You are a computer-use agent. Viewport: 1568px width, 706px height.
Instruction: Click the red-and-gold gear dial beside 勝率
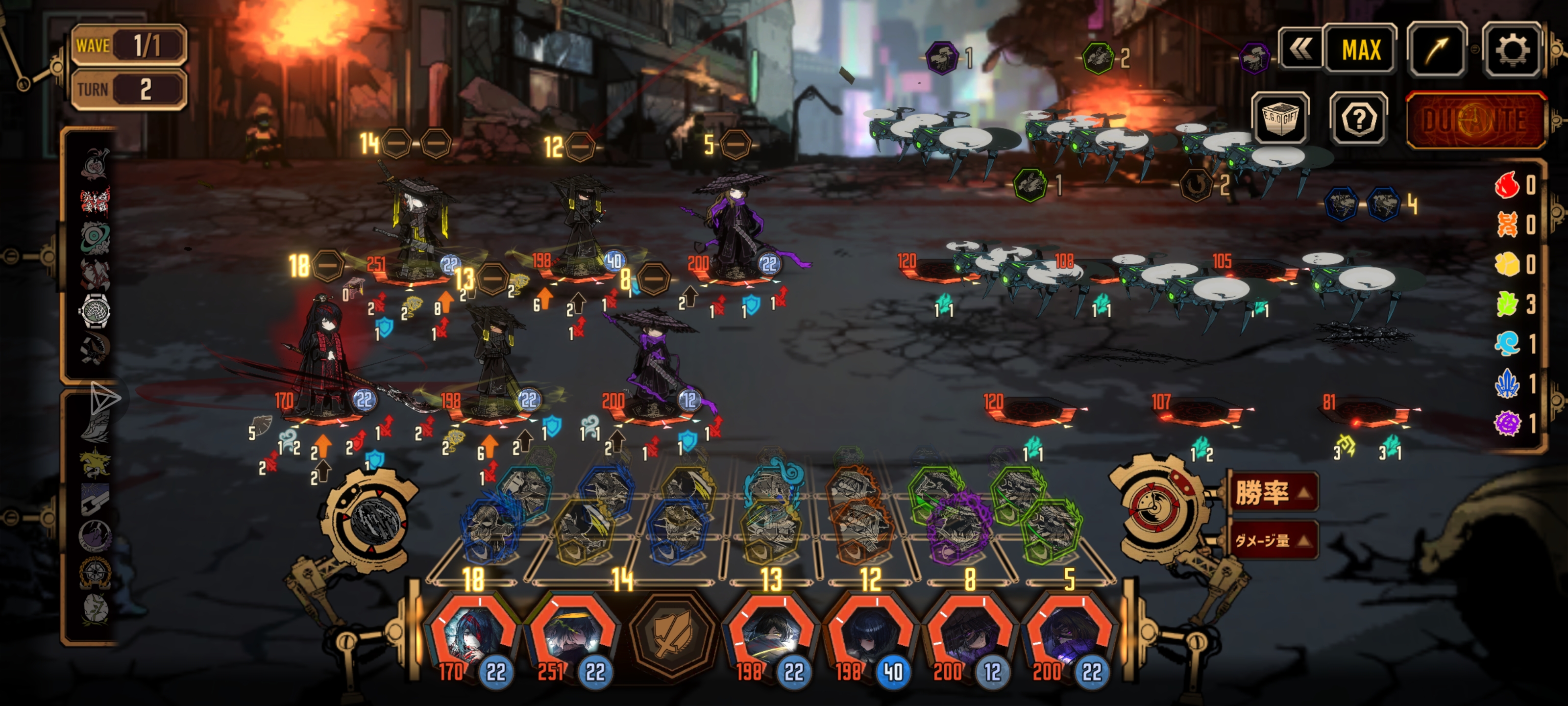point(1153,505)
